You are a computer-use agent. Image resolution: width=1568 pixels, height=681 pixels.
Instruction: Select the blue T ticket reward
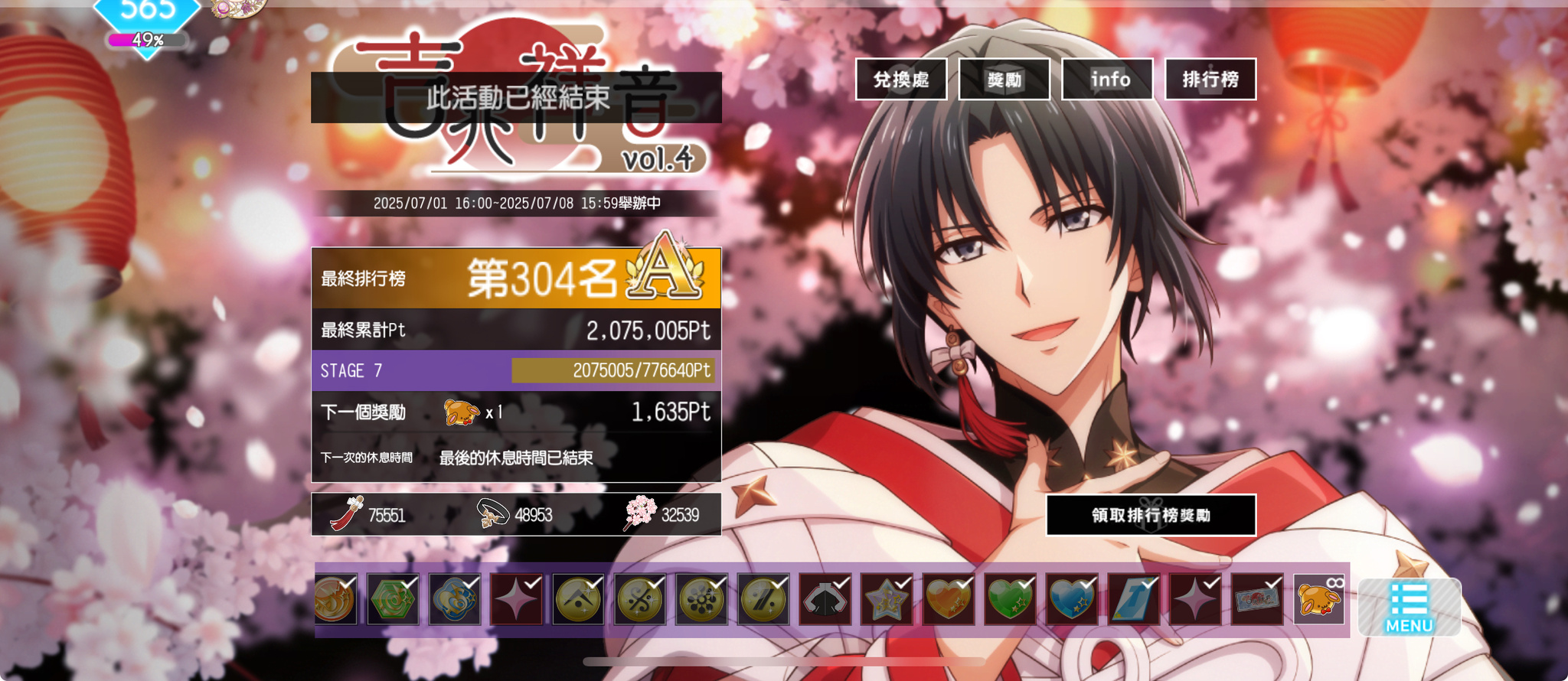coord(1133,599)
